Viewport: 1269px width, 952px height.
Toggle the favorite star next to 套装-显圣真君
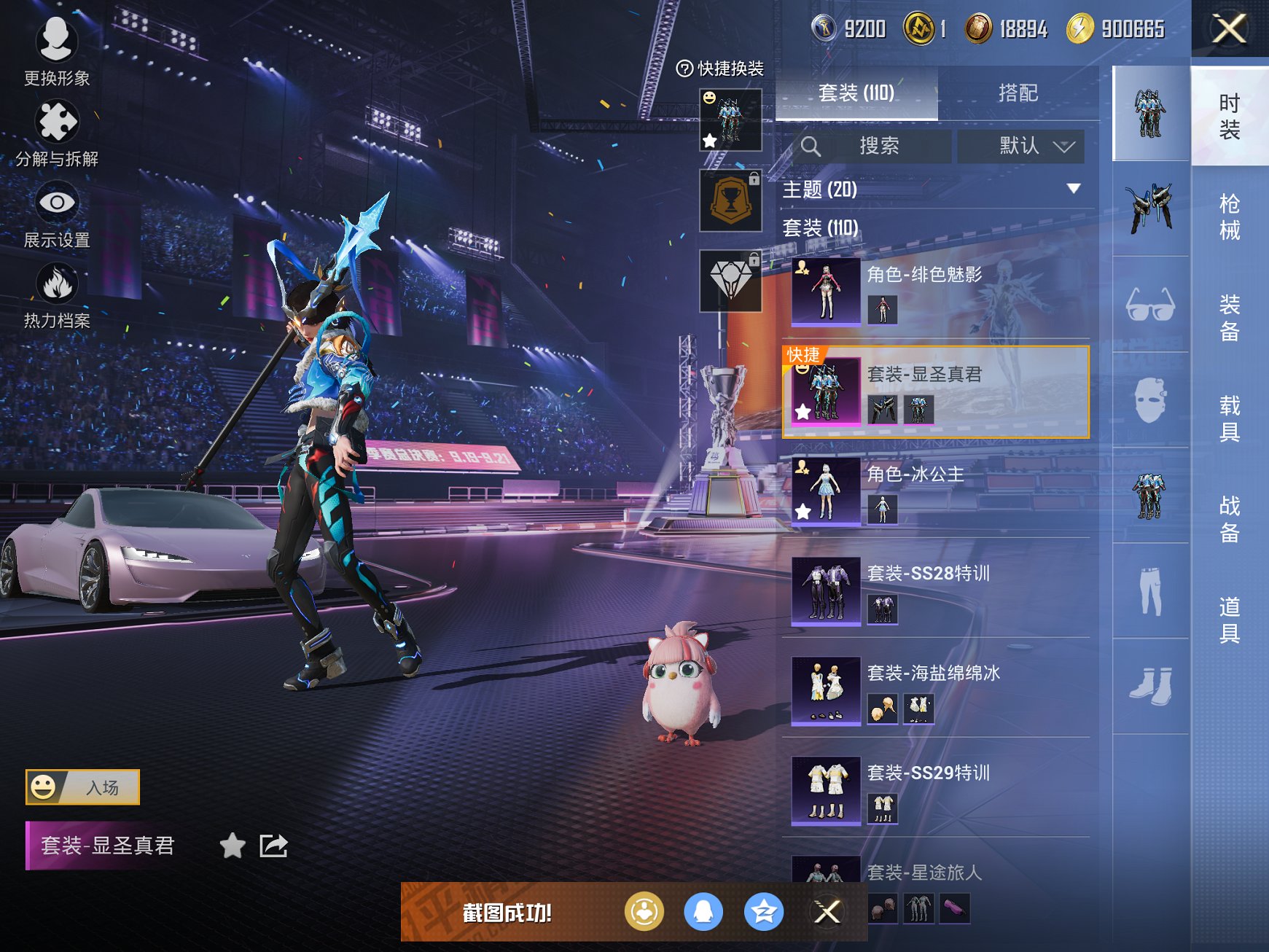(232, 848)
